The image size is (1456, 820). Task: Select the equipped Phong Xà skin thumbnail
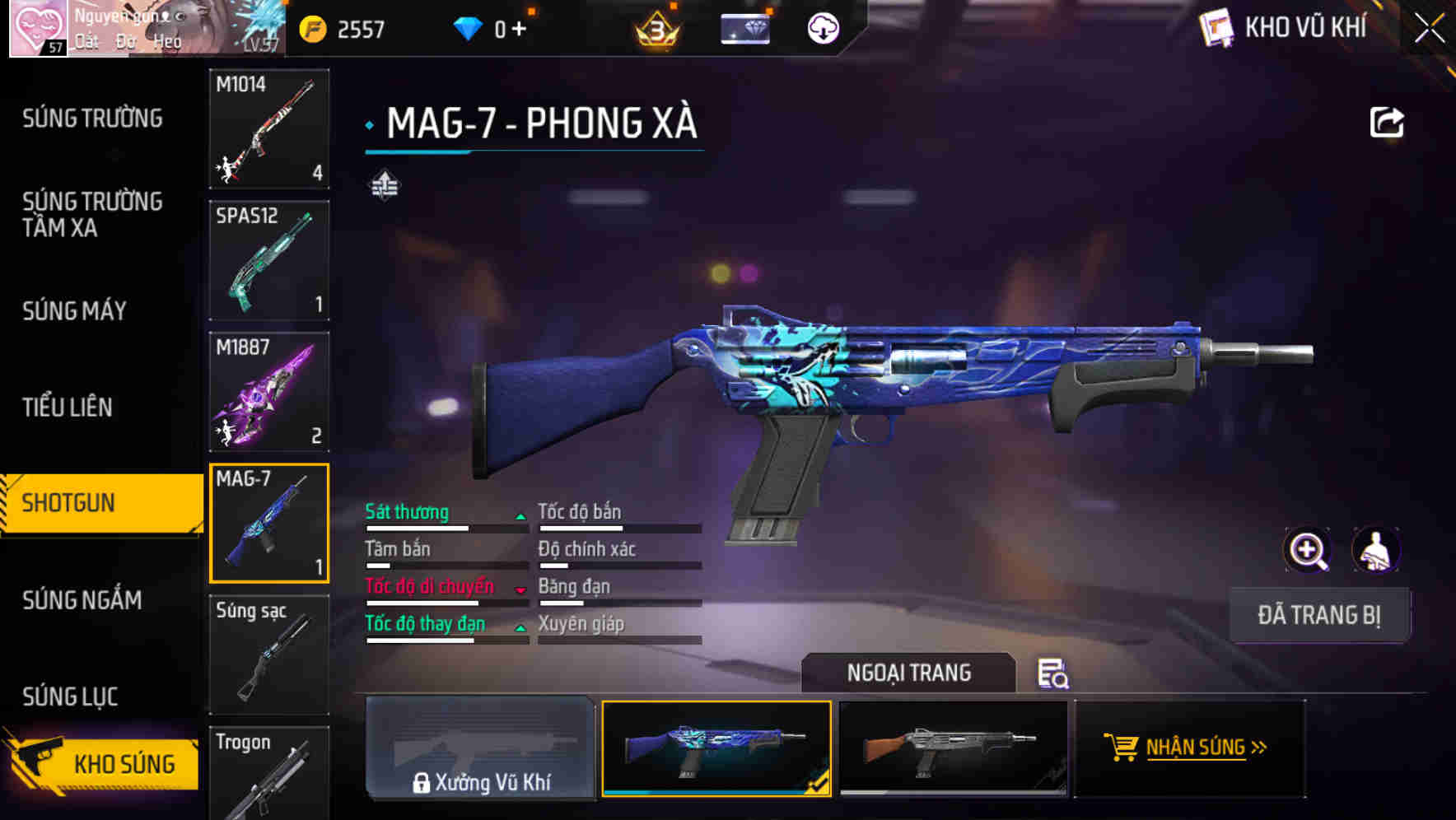[716, 749]
